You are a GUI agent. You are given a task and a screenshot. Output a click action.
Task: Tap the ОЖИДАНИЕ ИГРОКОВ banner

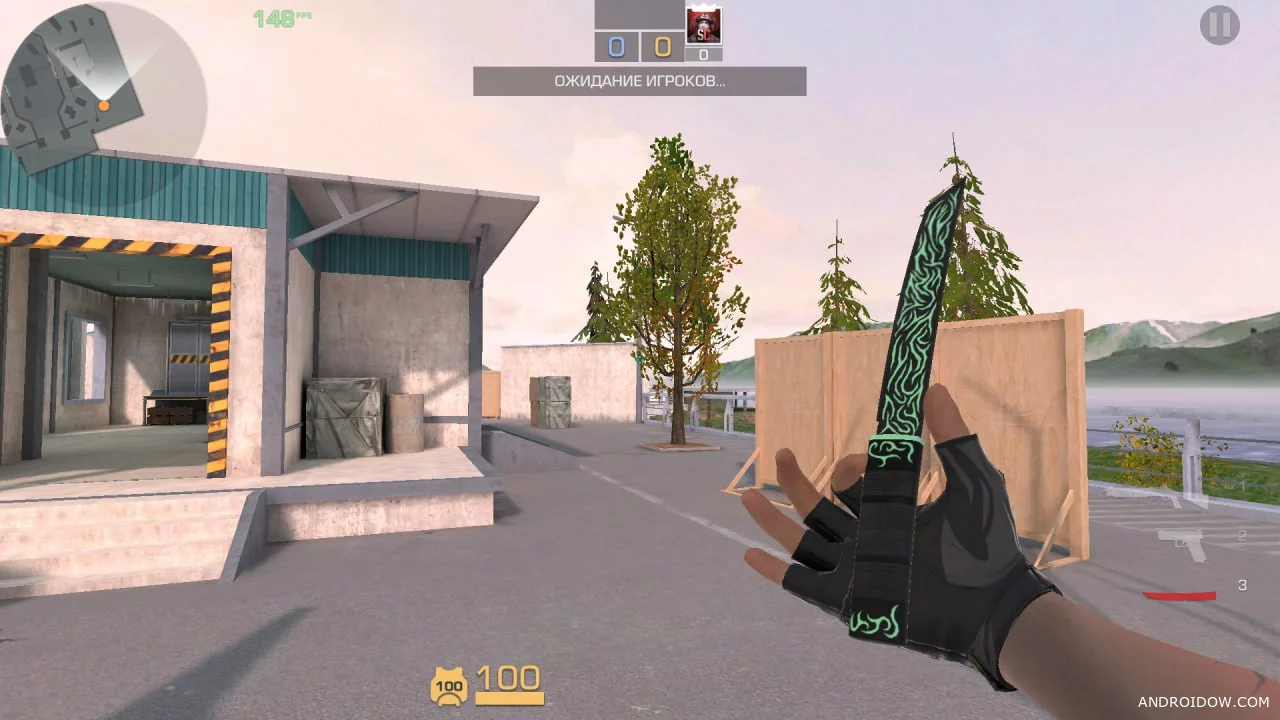pyautogui.click(x=639, y=82)
